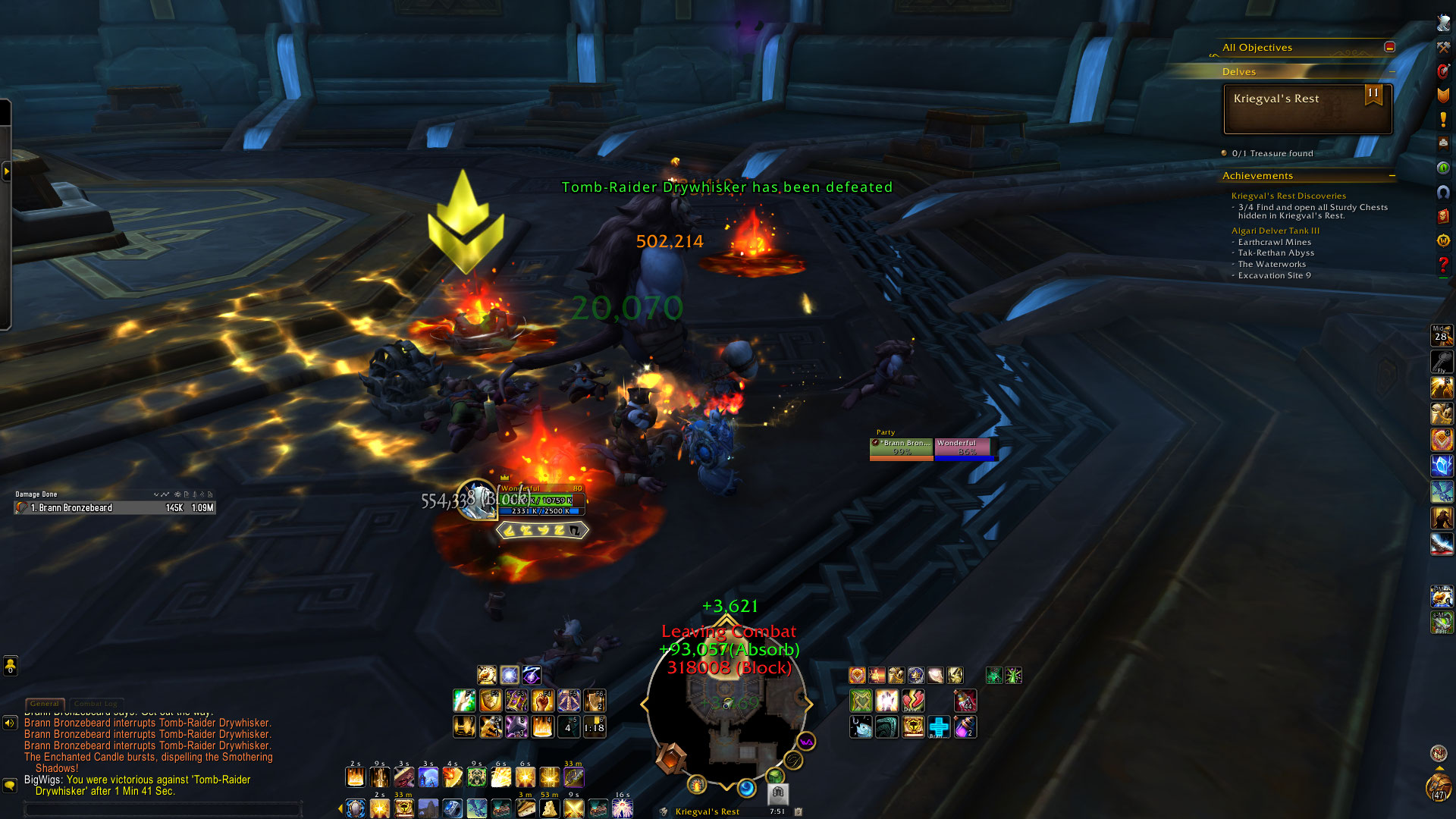The height and width of the screenshot is (819, 1456).
Task: Open the red question mark help menu
Action: pyautogui.click(x=1443, y=264)
